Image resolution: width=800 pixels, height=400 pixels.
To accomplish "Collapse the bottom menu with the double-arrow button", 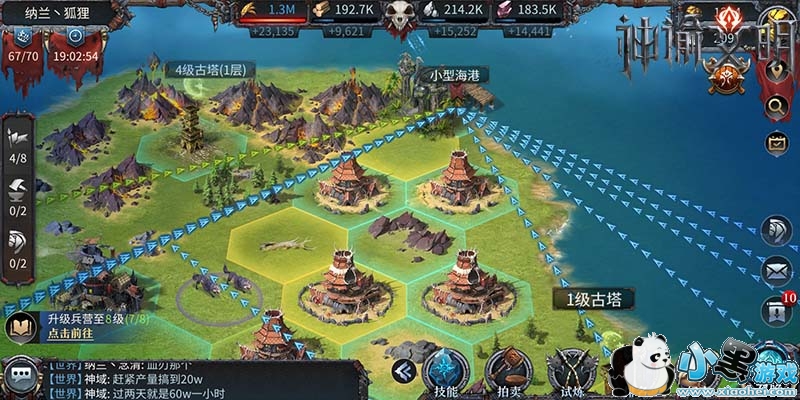I will (x=403, y=371).
